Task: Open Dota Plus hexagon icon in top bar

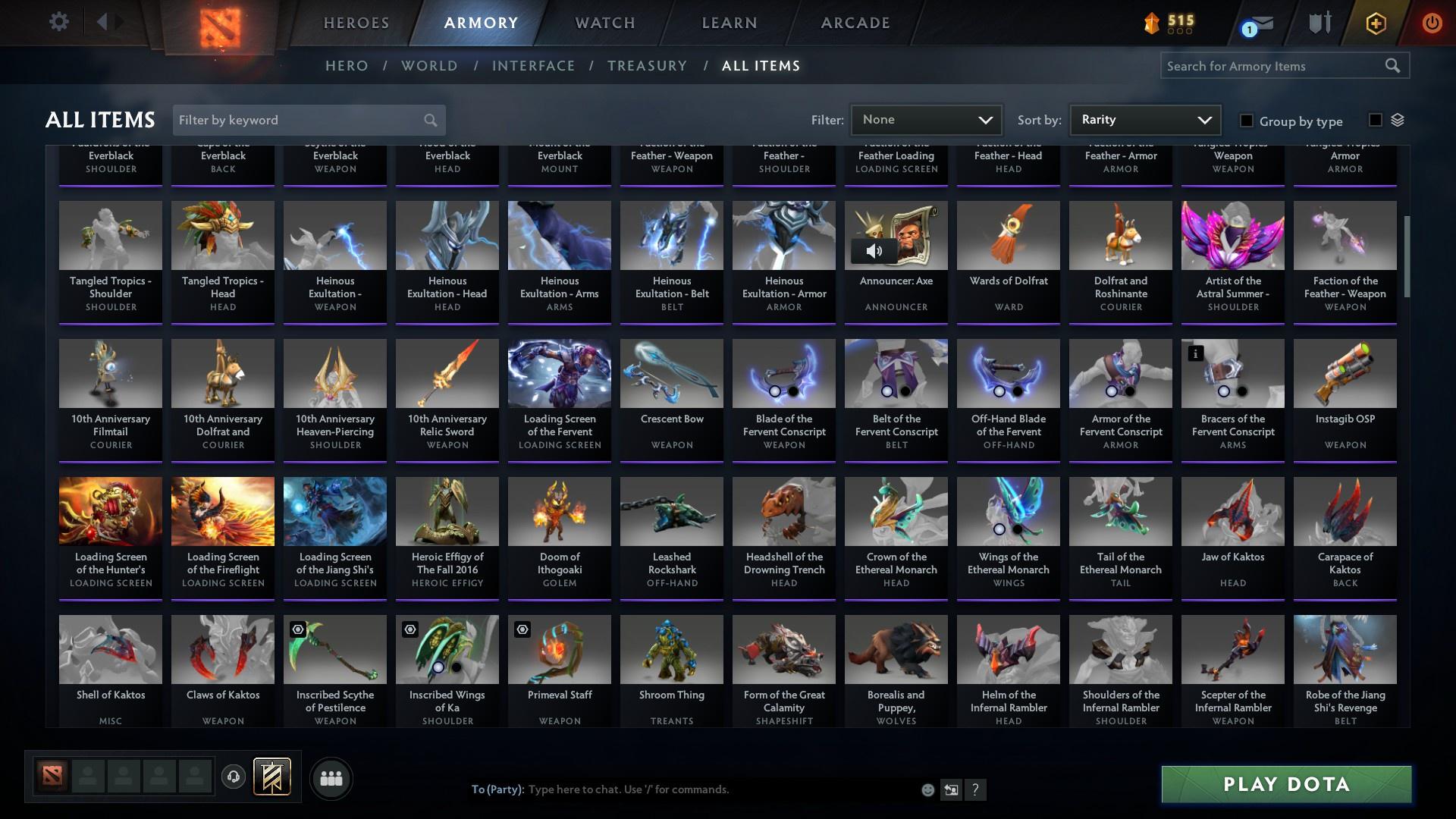Action: click(1375, 23)
